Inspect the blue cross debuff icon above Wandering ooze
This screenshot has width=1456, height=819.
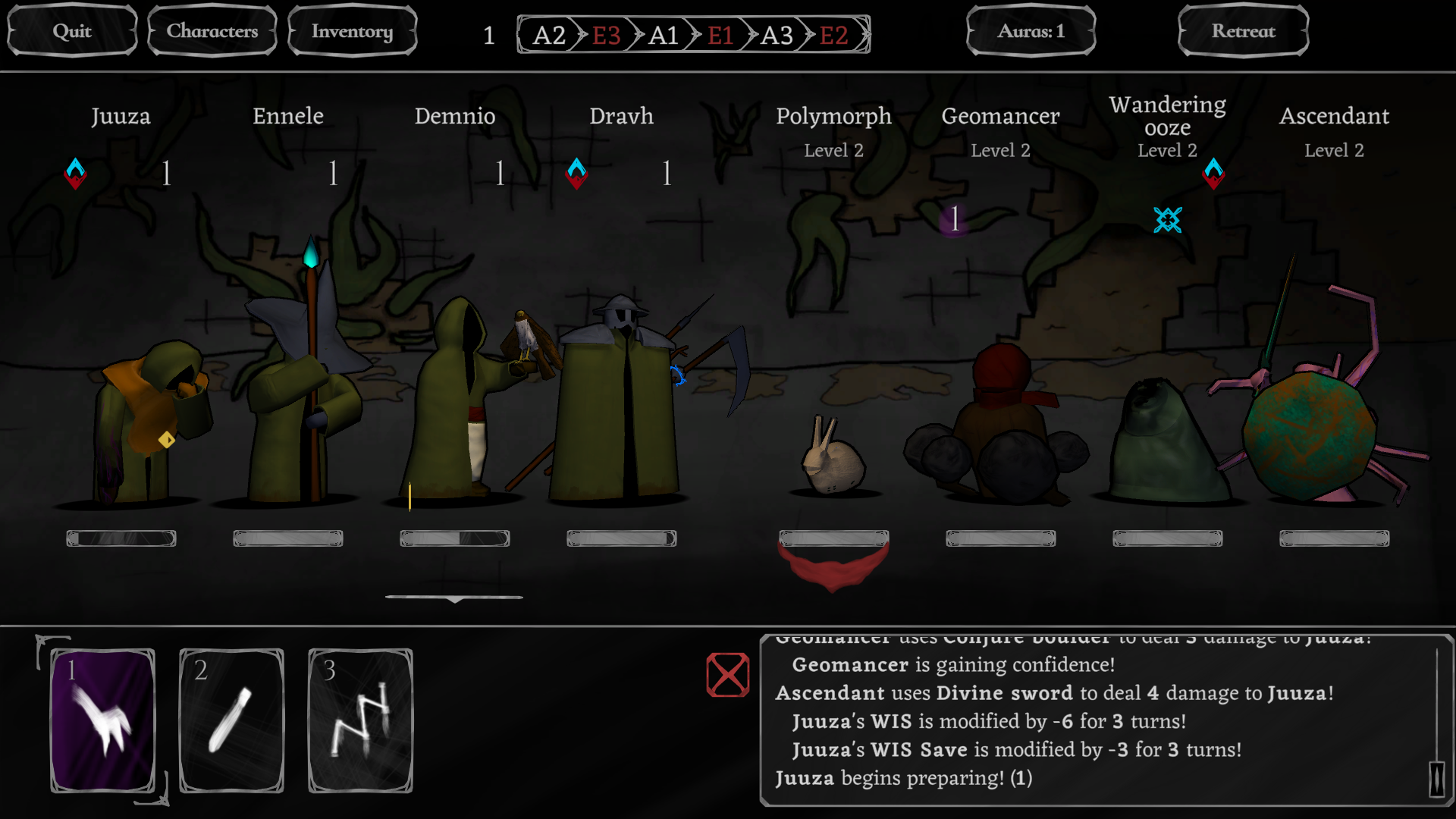point(1168,221)
